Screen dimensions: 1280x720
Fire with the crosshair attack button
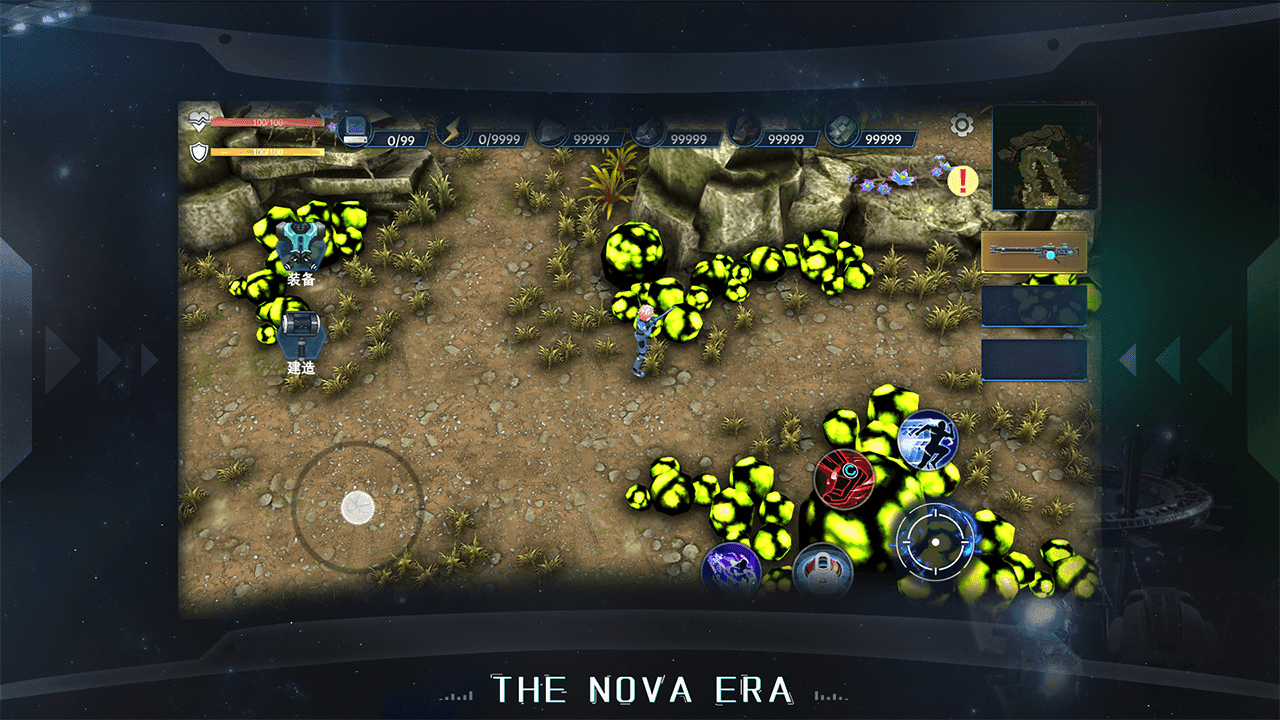(x=935, y=542)
